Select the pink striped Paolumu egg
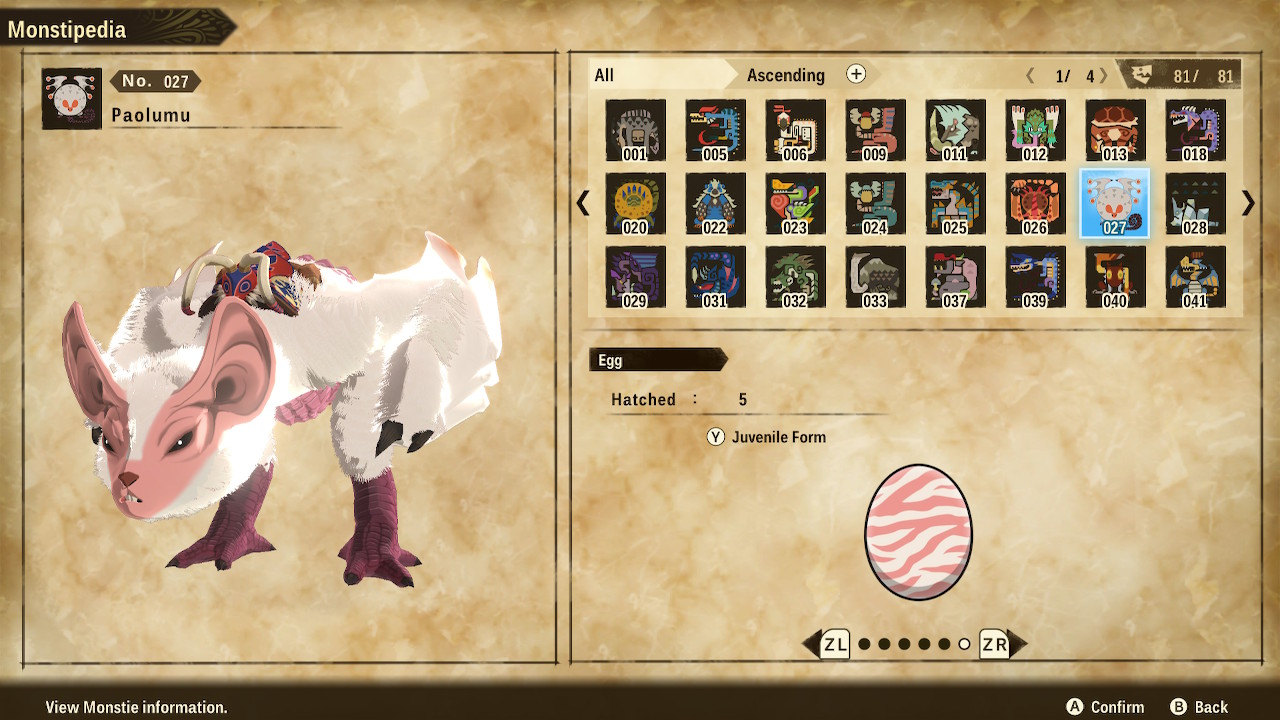This screenshot has width=1280, height=720. [918, 531]
